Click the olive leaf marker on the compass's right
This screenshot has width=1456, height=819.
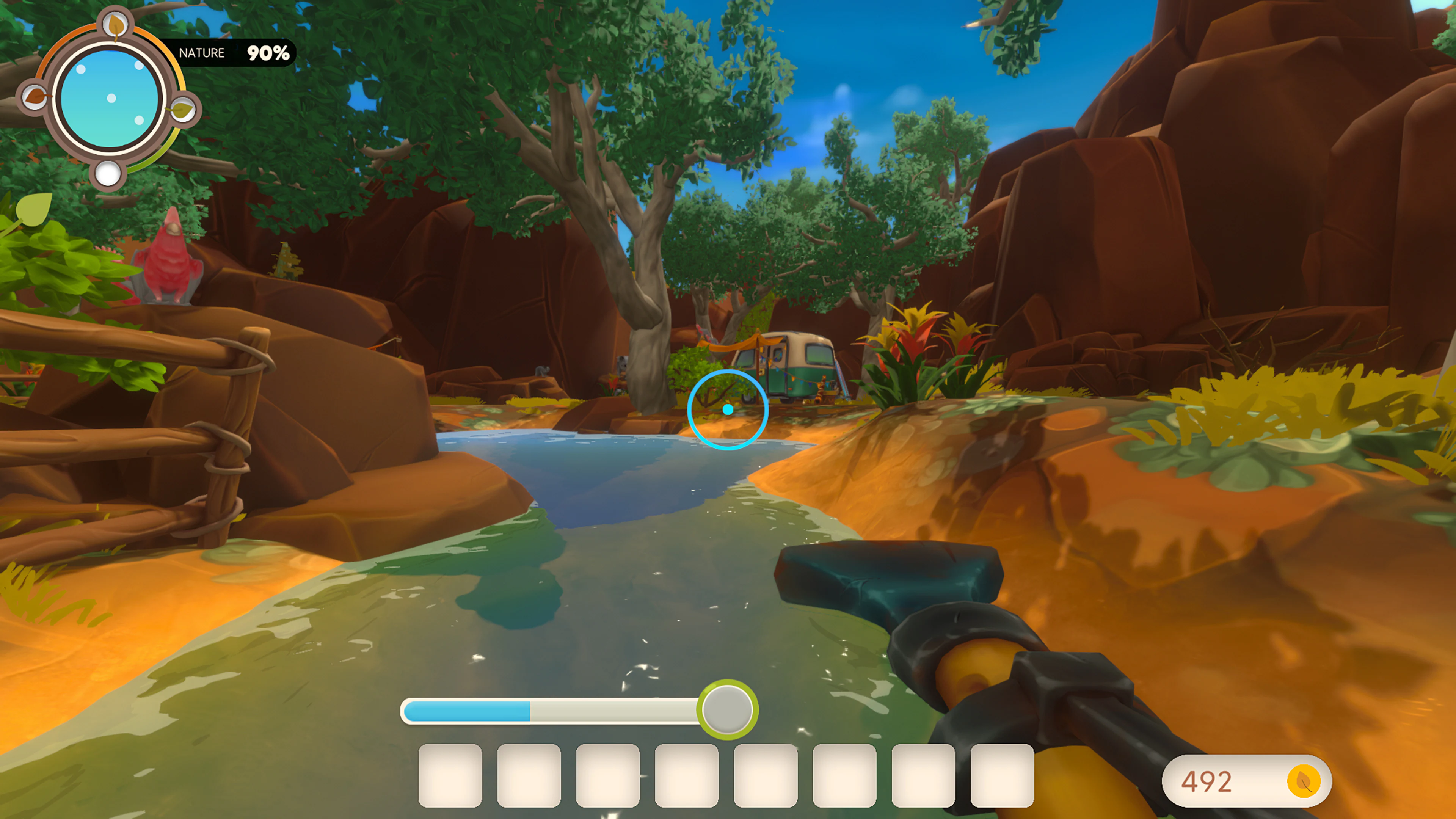tap(182, 111)
